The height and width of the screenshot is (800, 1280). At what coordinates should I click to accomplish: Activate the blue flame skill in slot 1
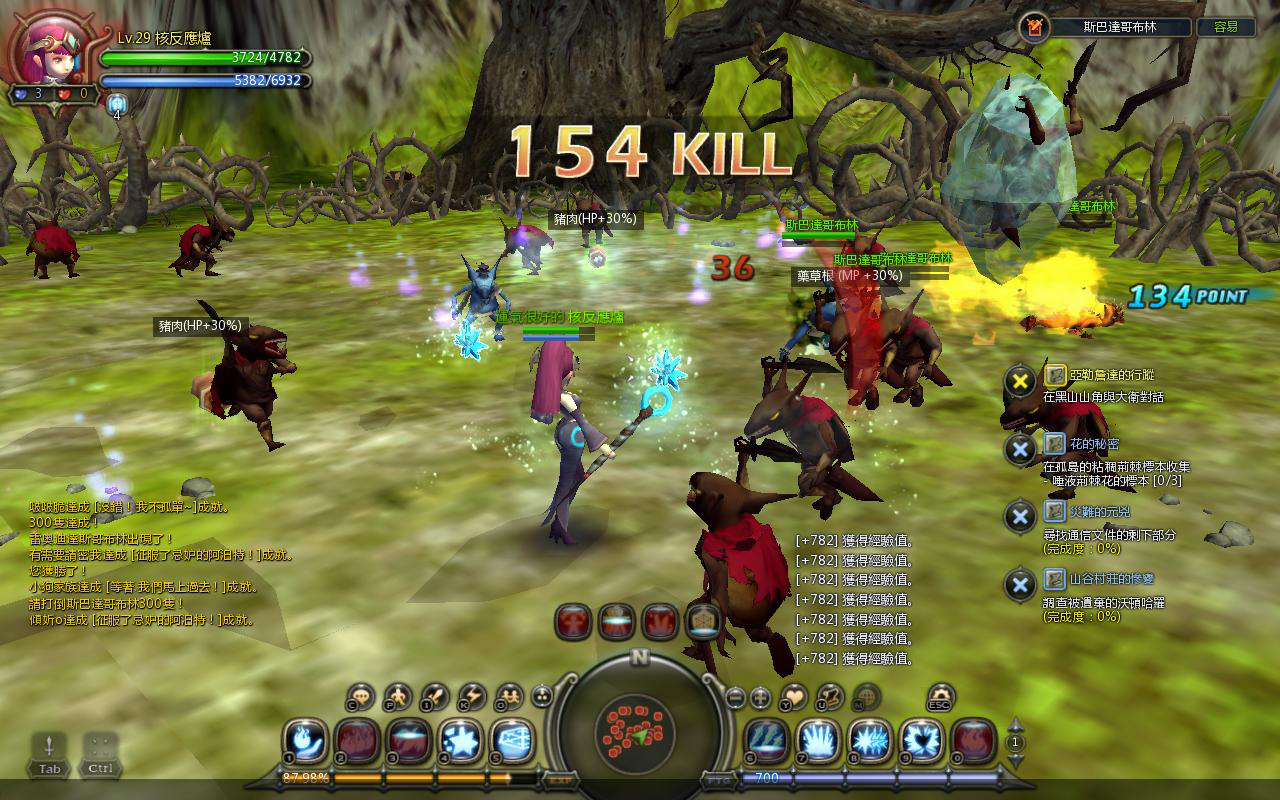304,742
